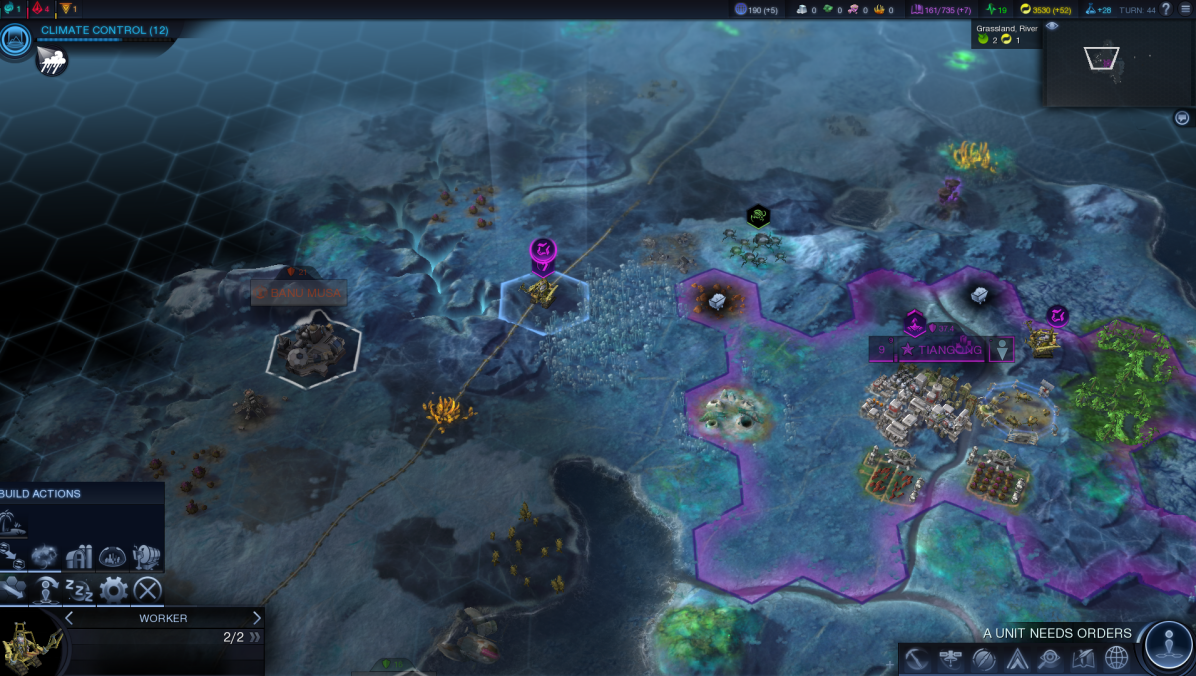
Task: Click the unit needs orders round button
Action: pos(1168,645)
